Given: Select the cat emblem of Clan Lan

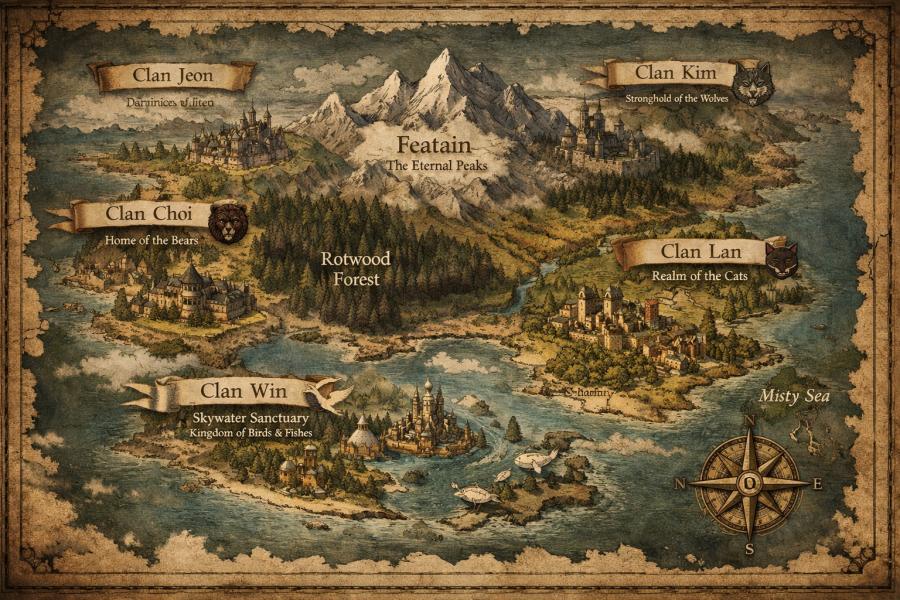Looking at the screenshot, I should (x=781, y=260).
